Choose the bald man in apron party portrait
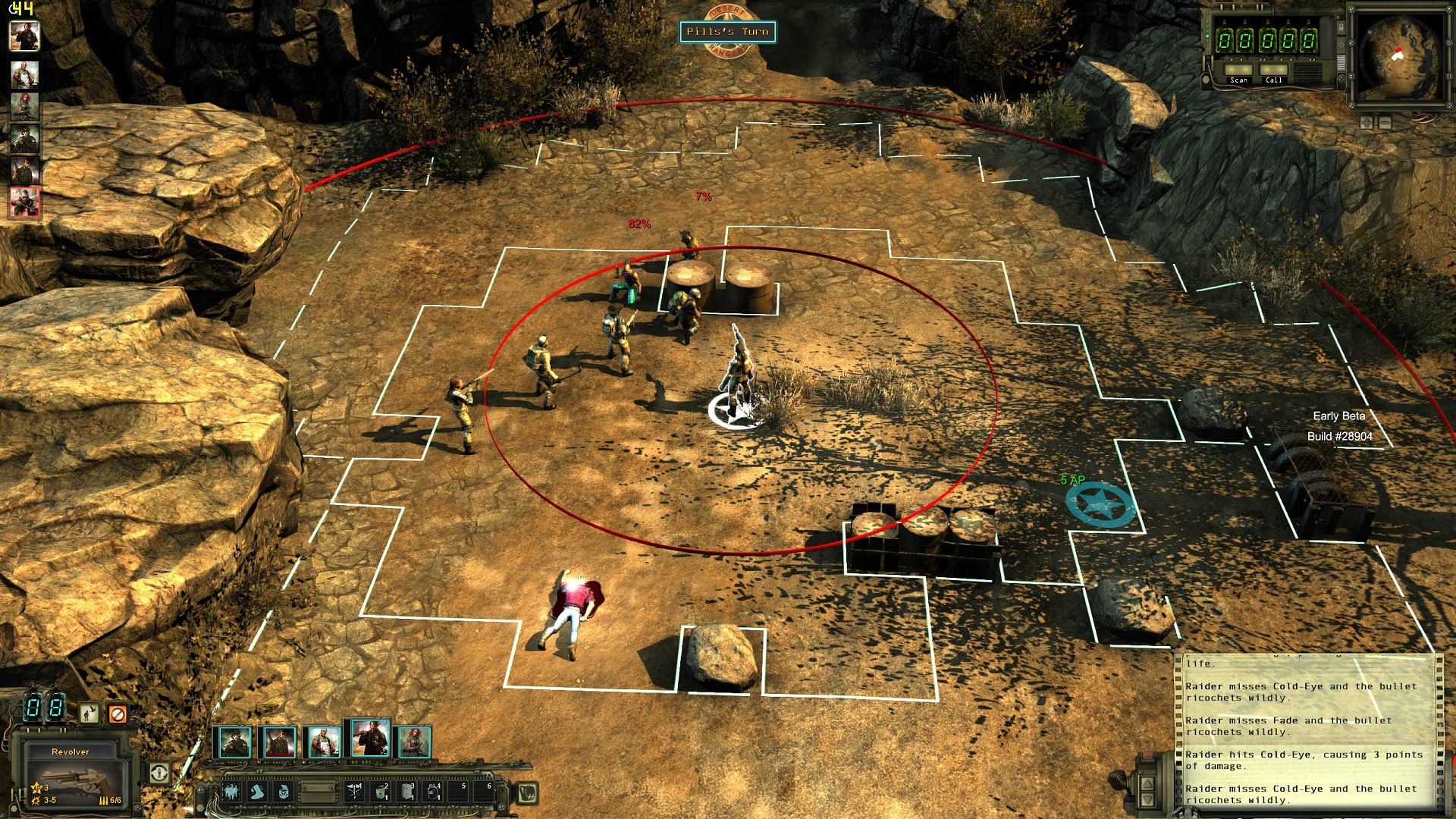 [324, 742]
